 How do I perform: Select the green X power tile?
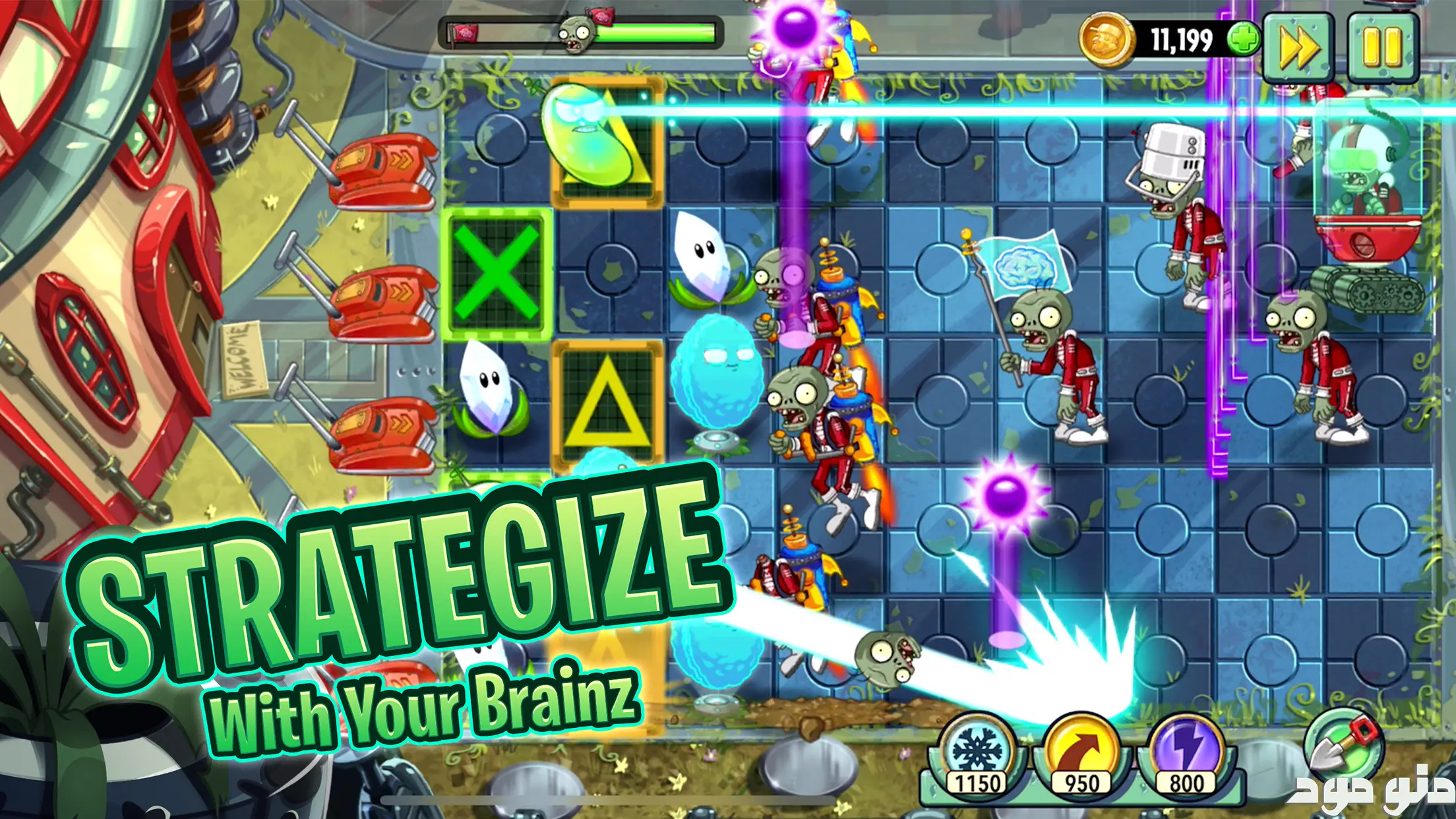point(497,274)
